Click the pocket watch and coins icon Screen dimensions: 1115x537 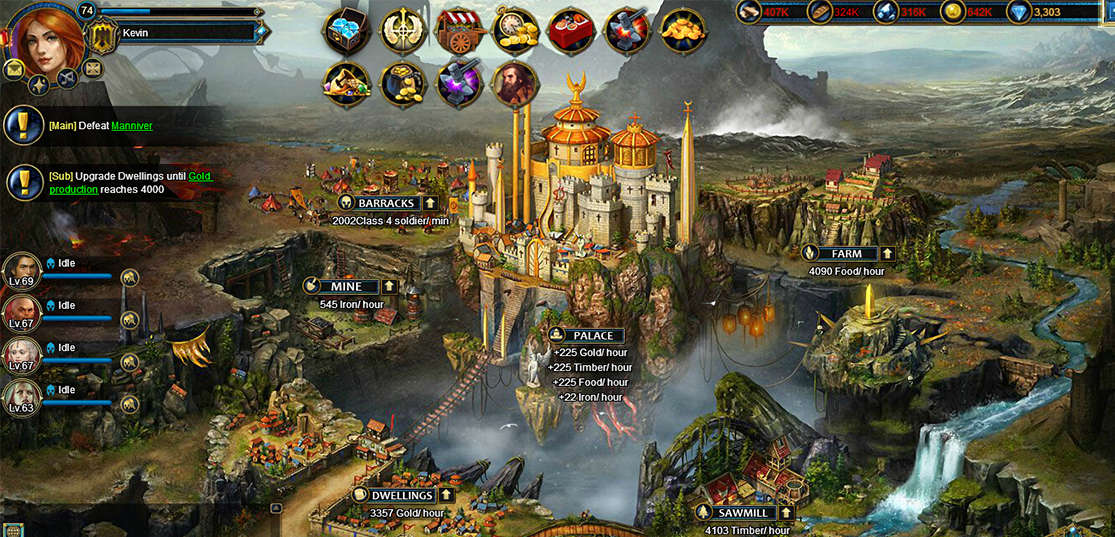516,31
